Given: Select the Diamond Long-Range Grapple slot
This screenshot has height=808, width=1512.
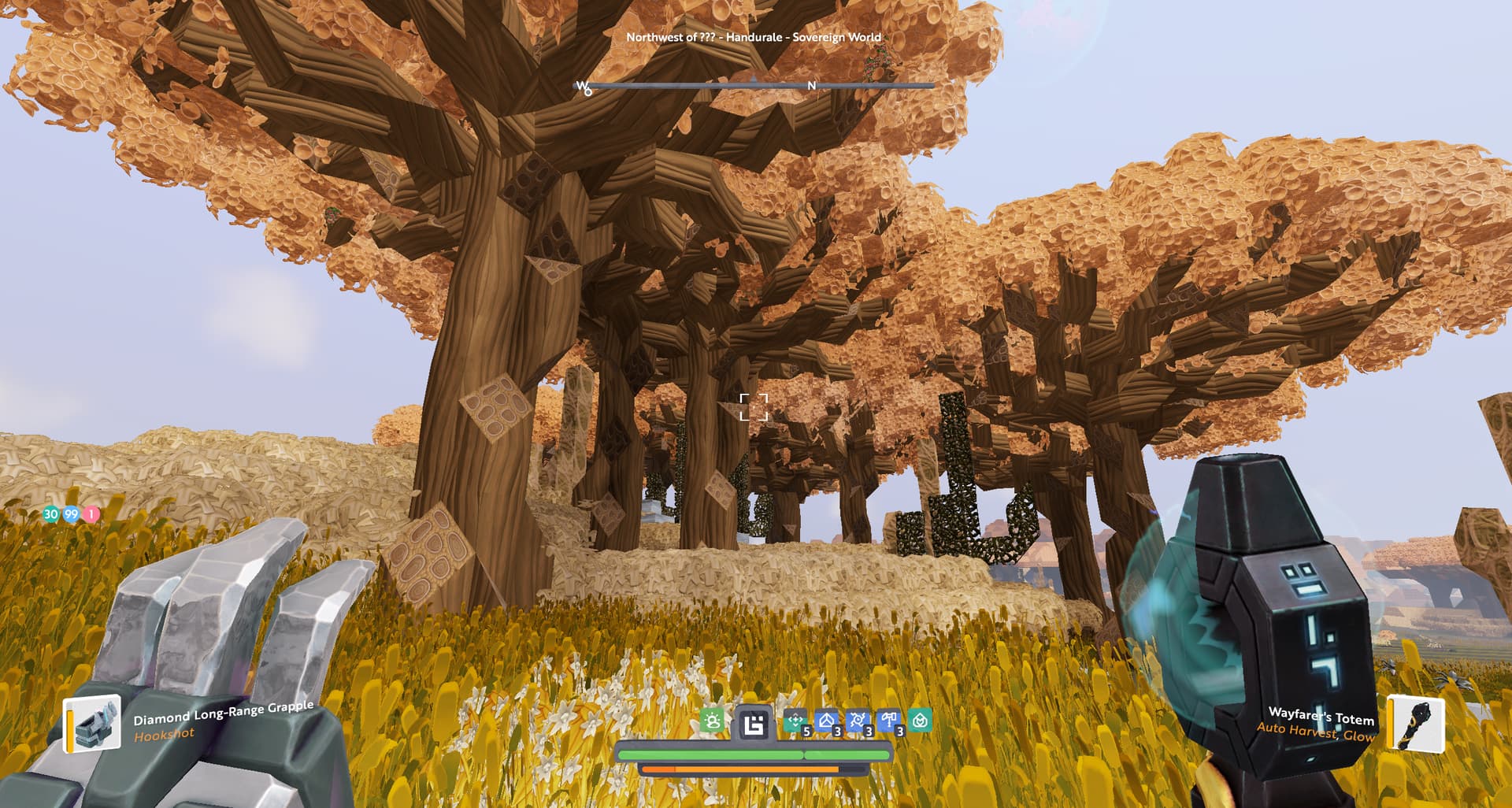Looking at the screenshot, I should pos(92,723).
